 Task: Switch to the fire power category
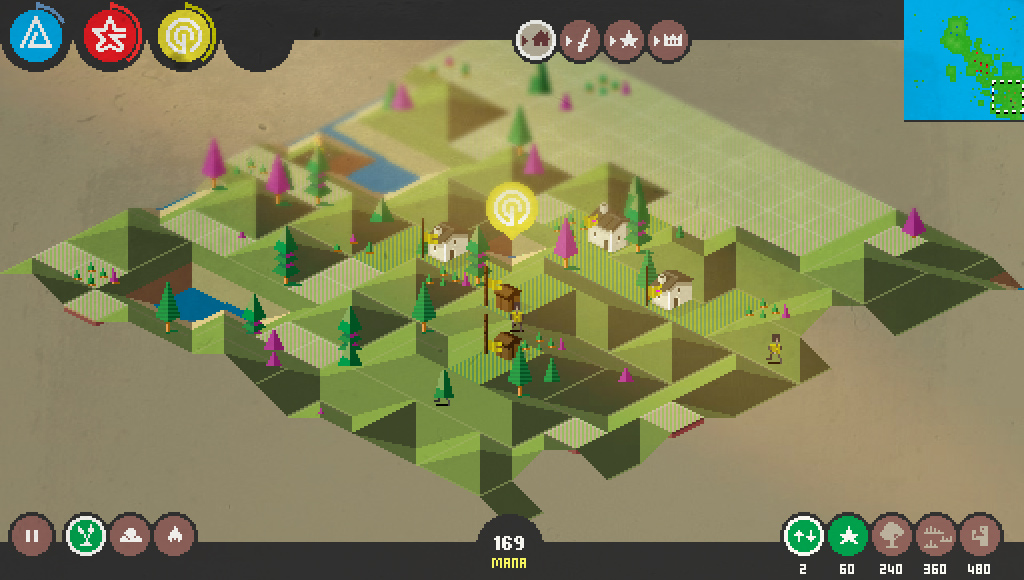(174, 535)
